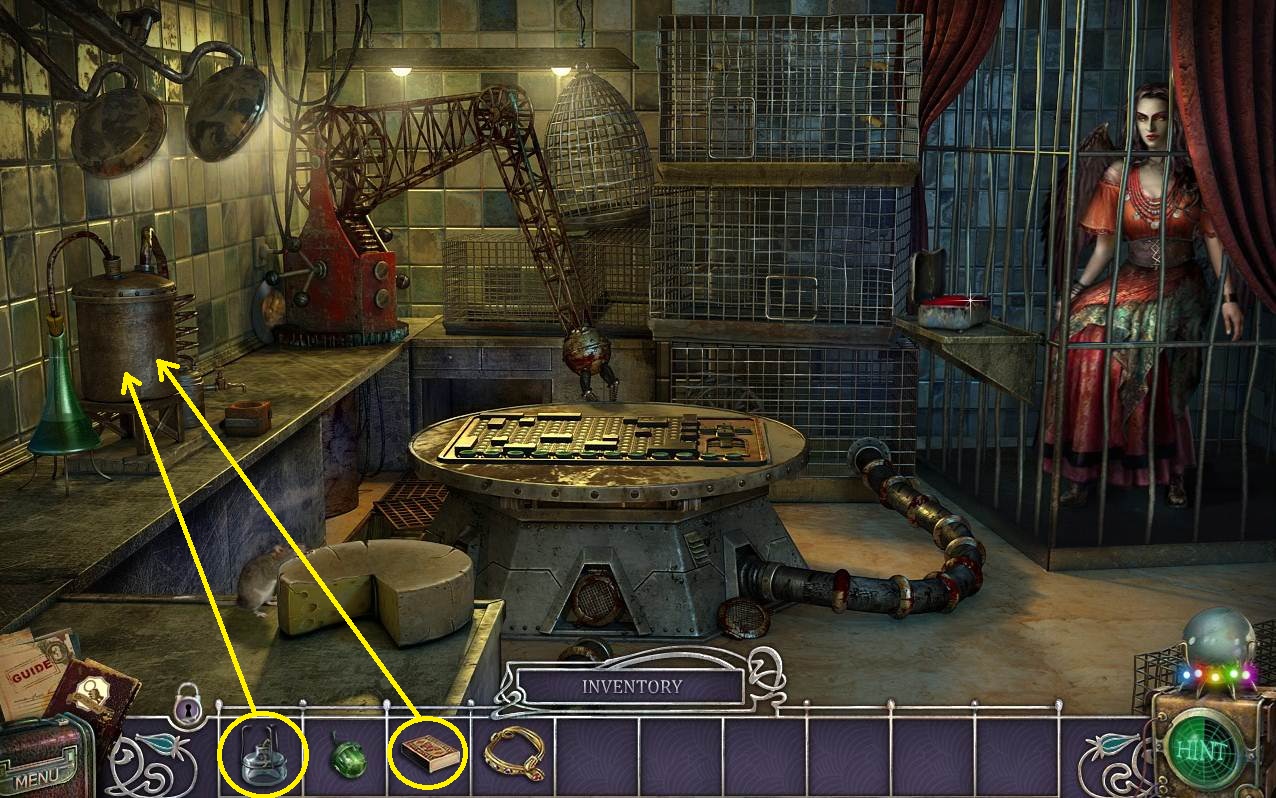The image size is (1276, 798).
Task: Click the crystal ball with colored lights
Action: 1213,645
